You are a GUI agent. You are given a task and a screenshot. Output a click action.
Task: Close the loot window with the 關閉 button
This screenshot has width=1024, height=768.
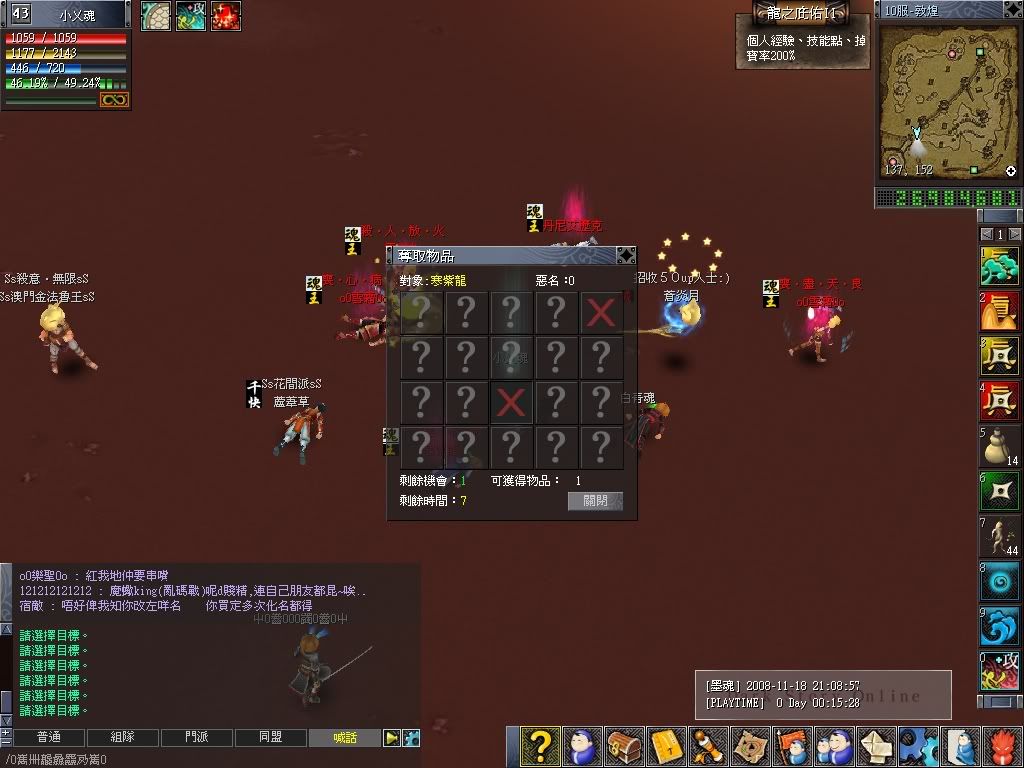point(595,501)
